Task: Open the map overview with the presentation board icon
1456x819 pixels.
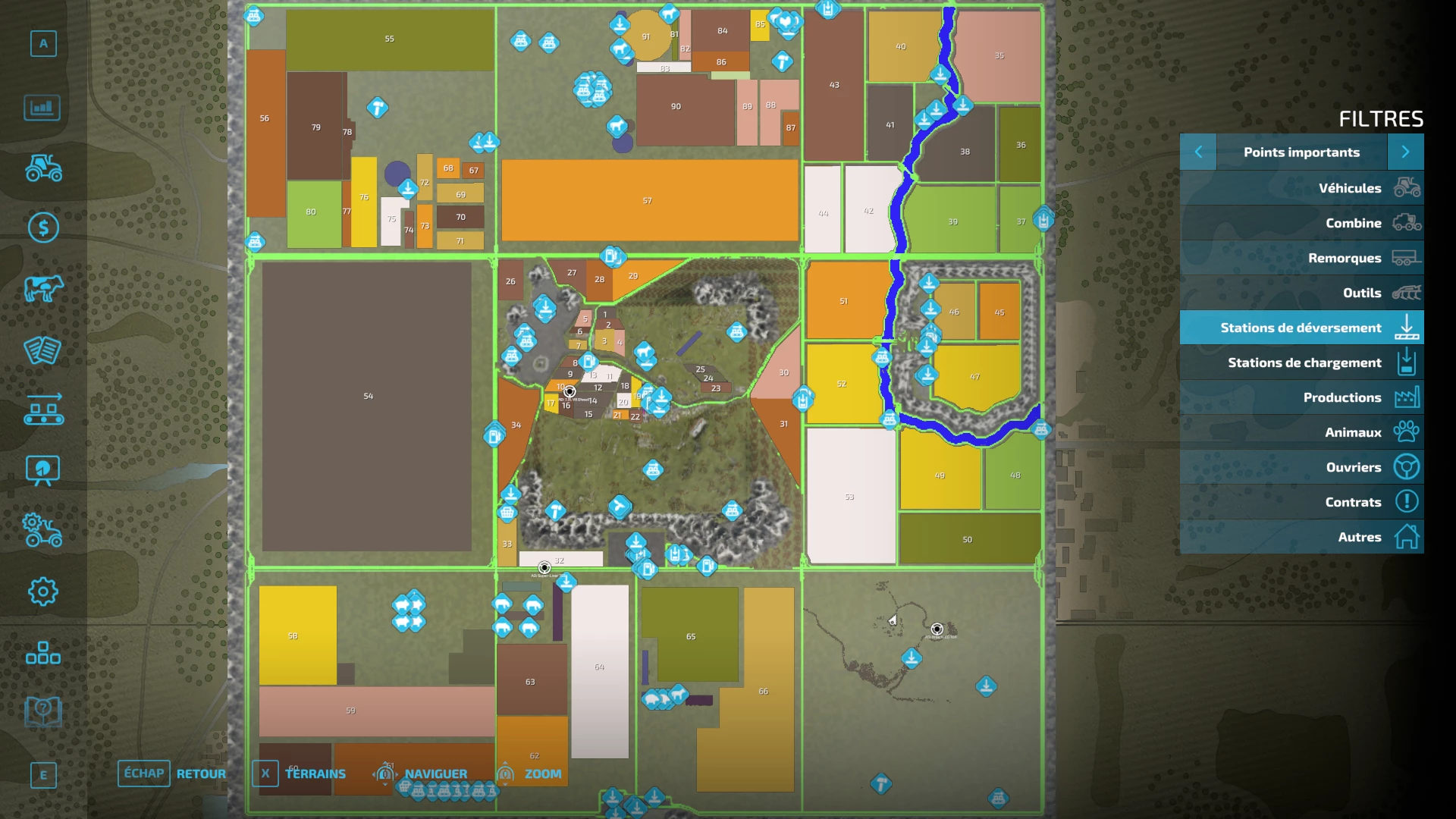Action: pyautogui.click(x=43, y=469)
